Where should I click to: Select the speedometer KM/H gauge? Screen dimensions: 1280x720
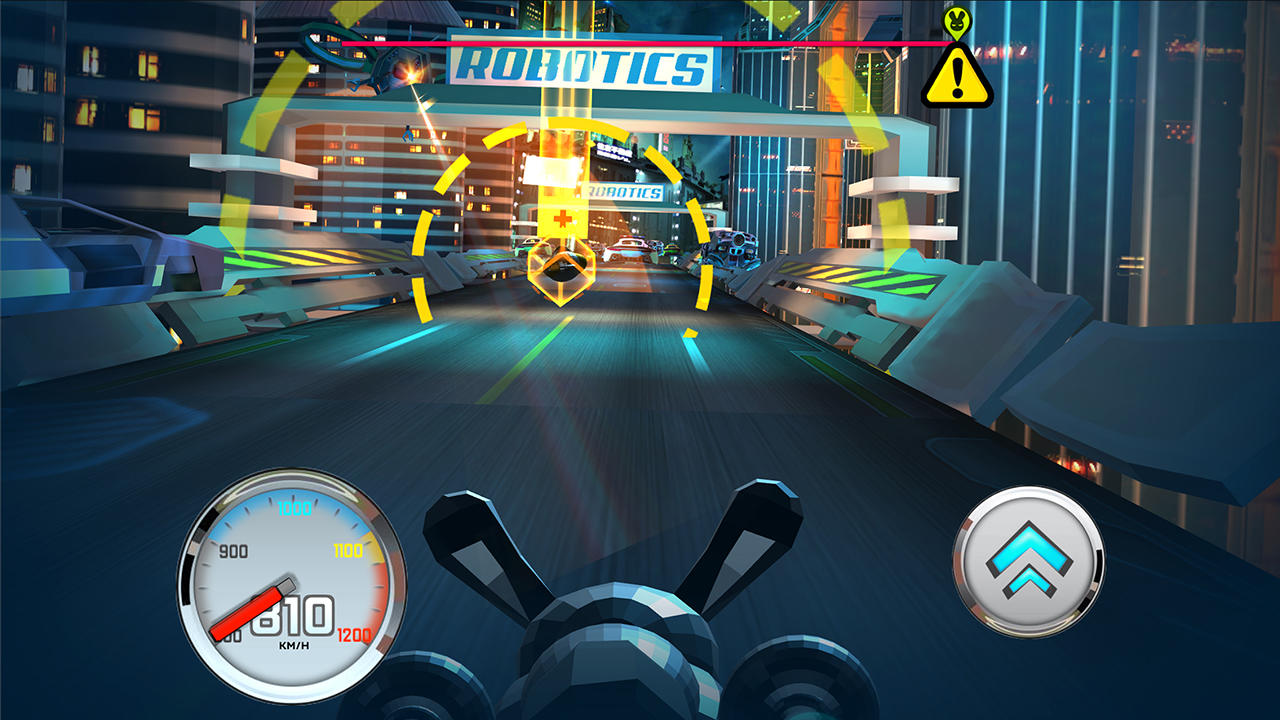pos(288,580)
